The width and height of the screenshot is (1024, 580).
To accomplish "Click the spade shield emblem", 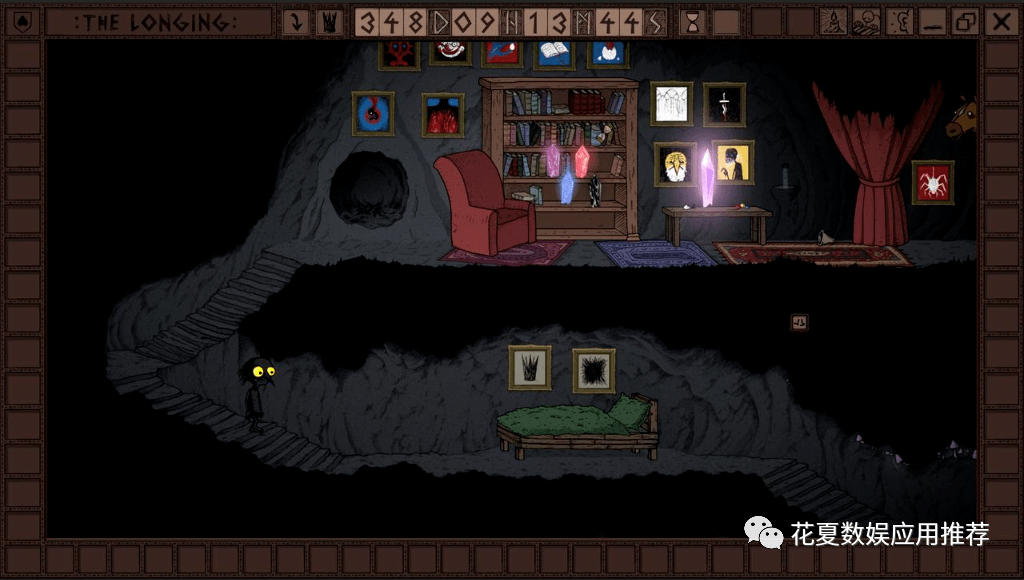I will click(x=23, y=21).
